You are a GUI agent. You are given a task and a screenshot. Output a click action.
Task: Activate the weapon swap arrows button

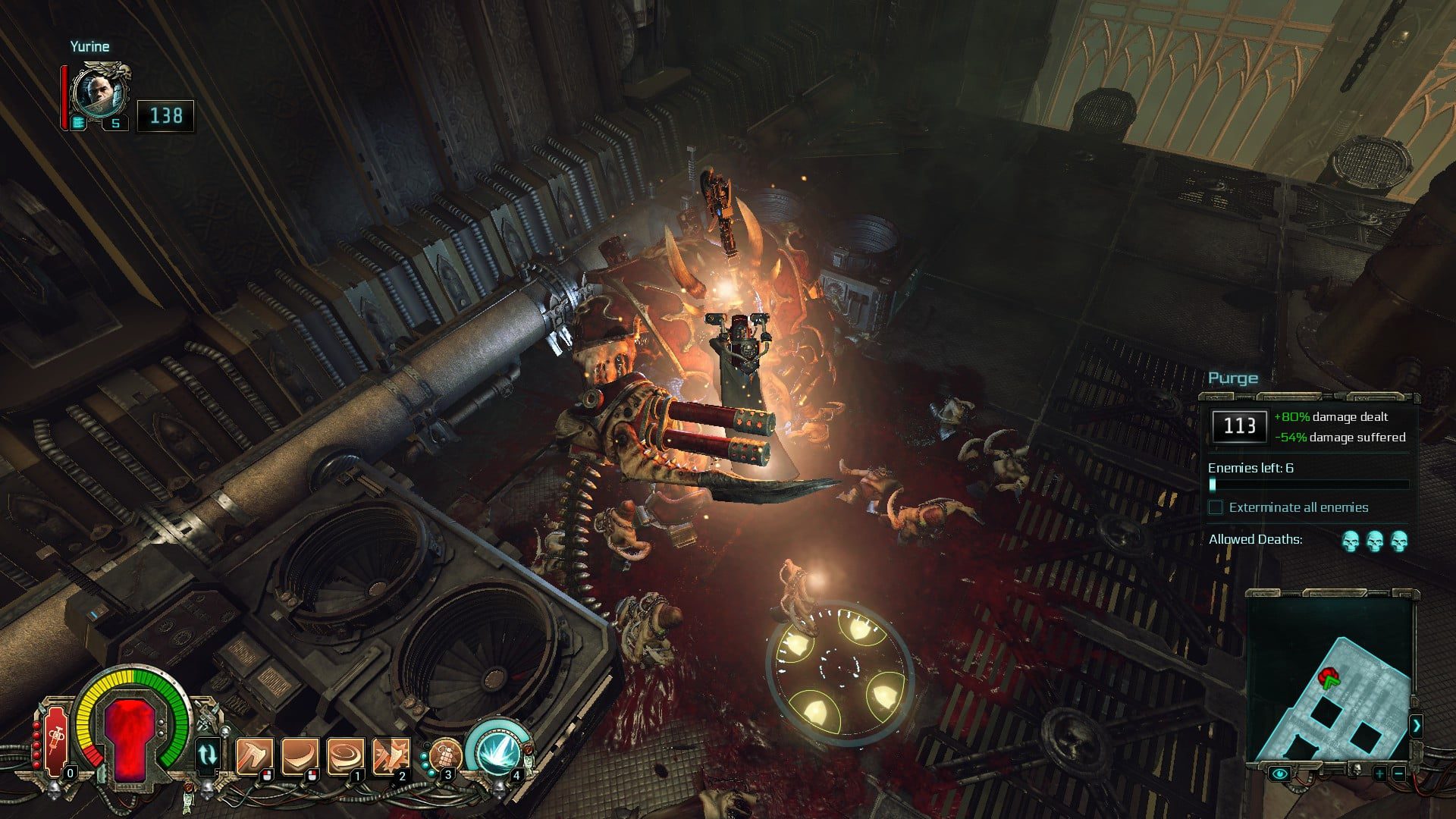coord(207,755)
